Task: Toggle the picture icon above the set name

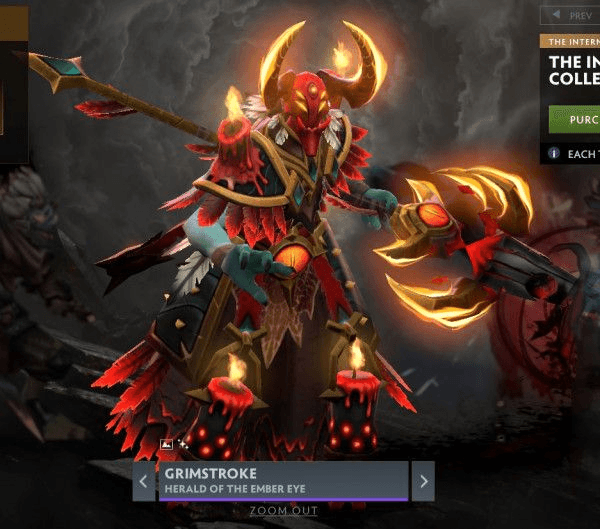Action: click(x=167, y=443)
